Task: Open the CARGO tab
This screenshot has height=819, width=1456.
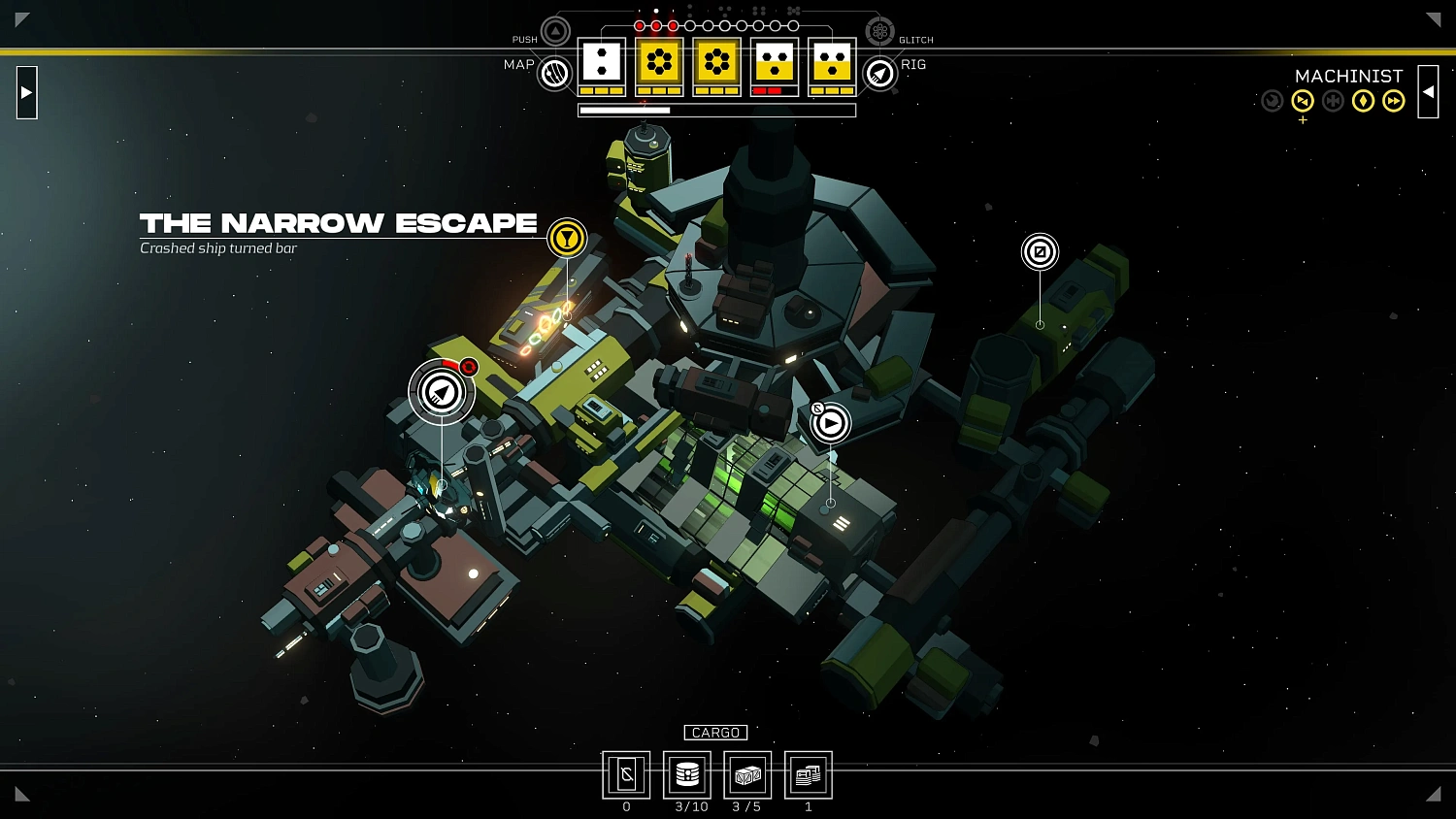Action: point(715,733)
